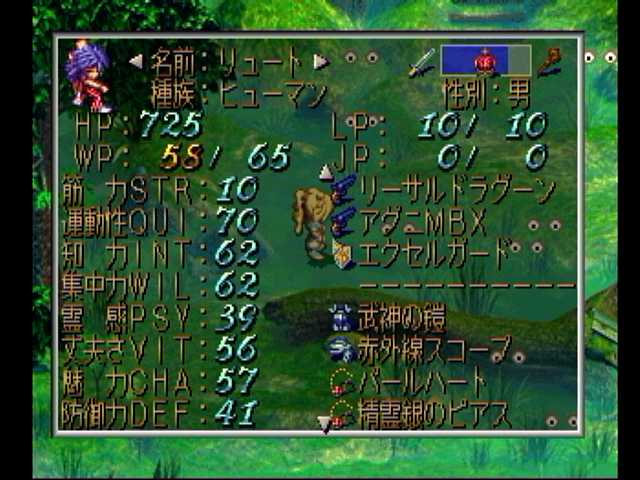Select the リーサルドラグーン weapon entry
The height and width of the screenshot is (480, 640).
pyautogui.click(x=455, y=187)
